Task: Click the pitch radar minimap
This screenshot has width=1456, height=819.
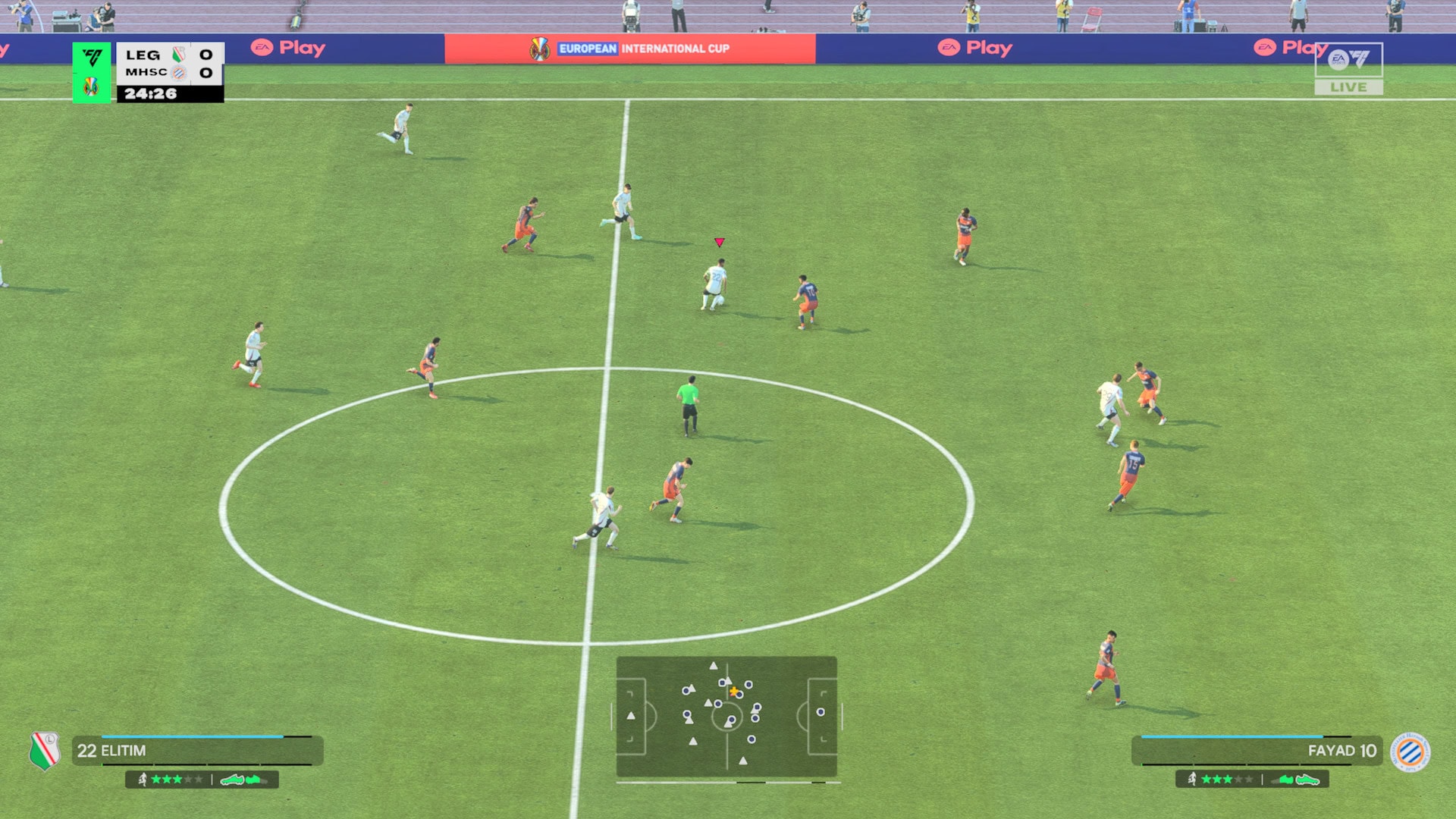Action: (726, 717)
